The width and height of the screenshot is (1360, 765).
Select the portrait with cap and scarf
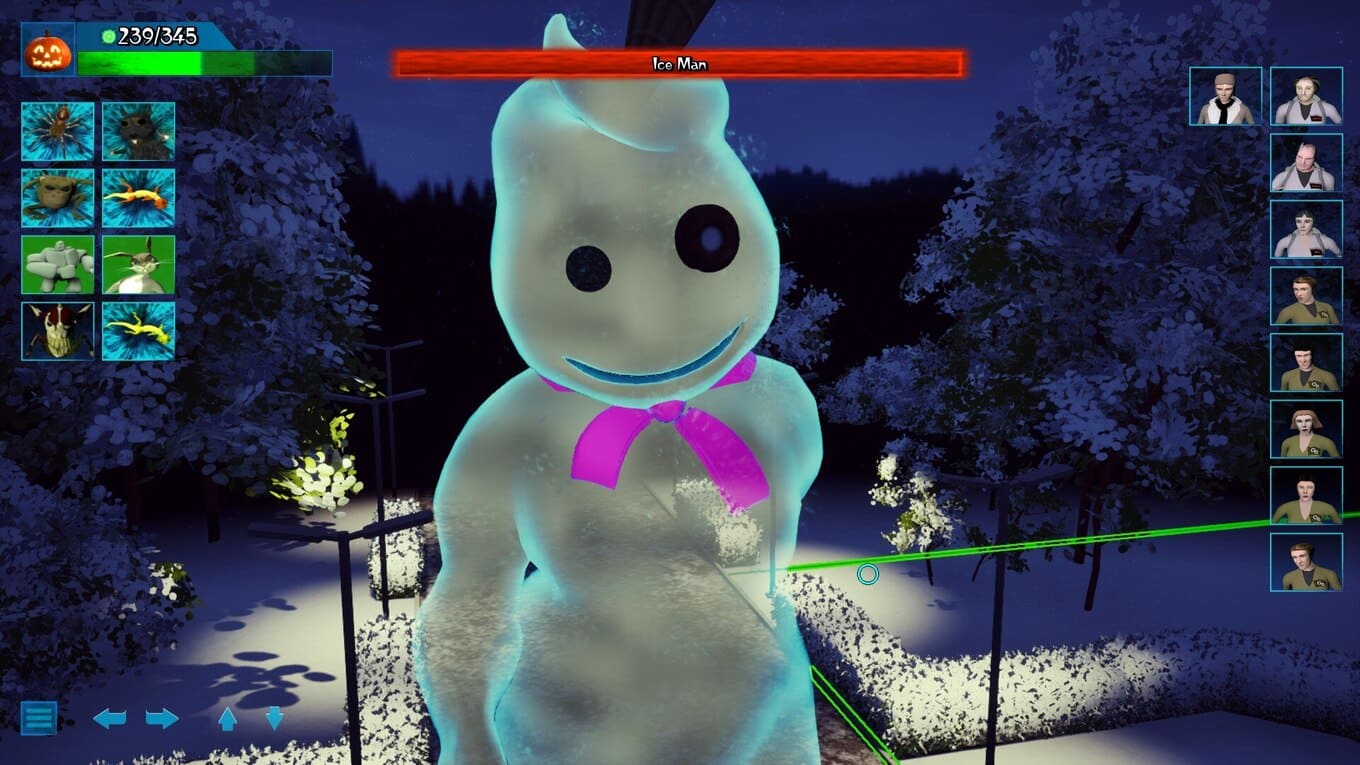coord(1225,97)
